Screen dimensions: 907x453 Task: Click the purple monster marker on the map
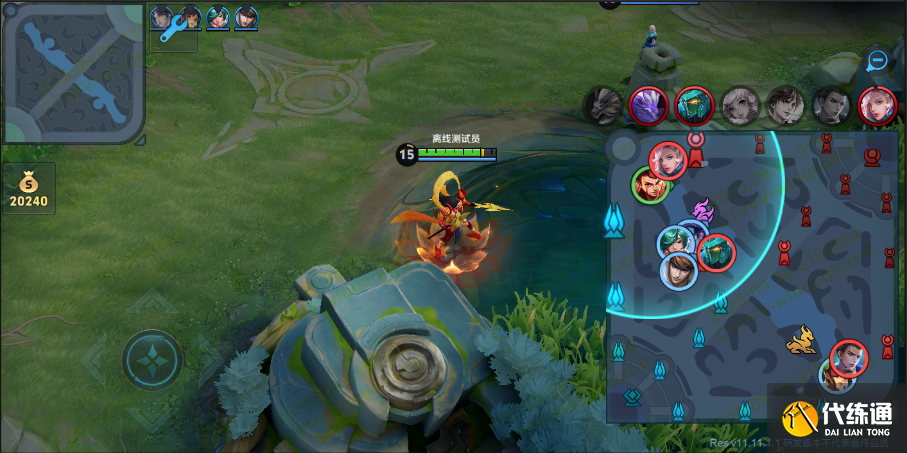tap(701, 210)
